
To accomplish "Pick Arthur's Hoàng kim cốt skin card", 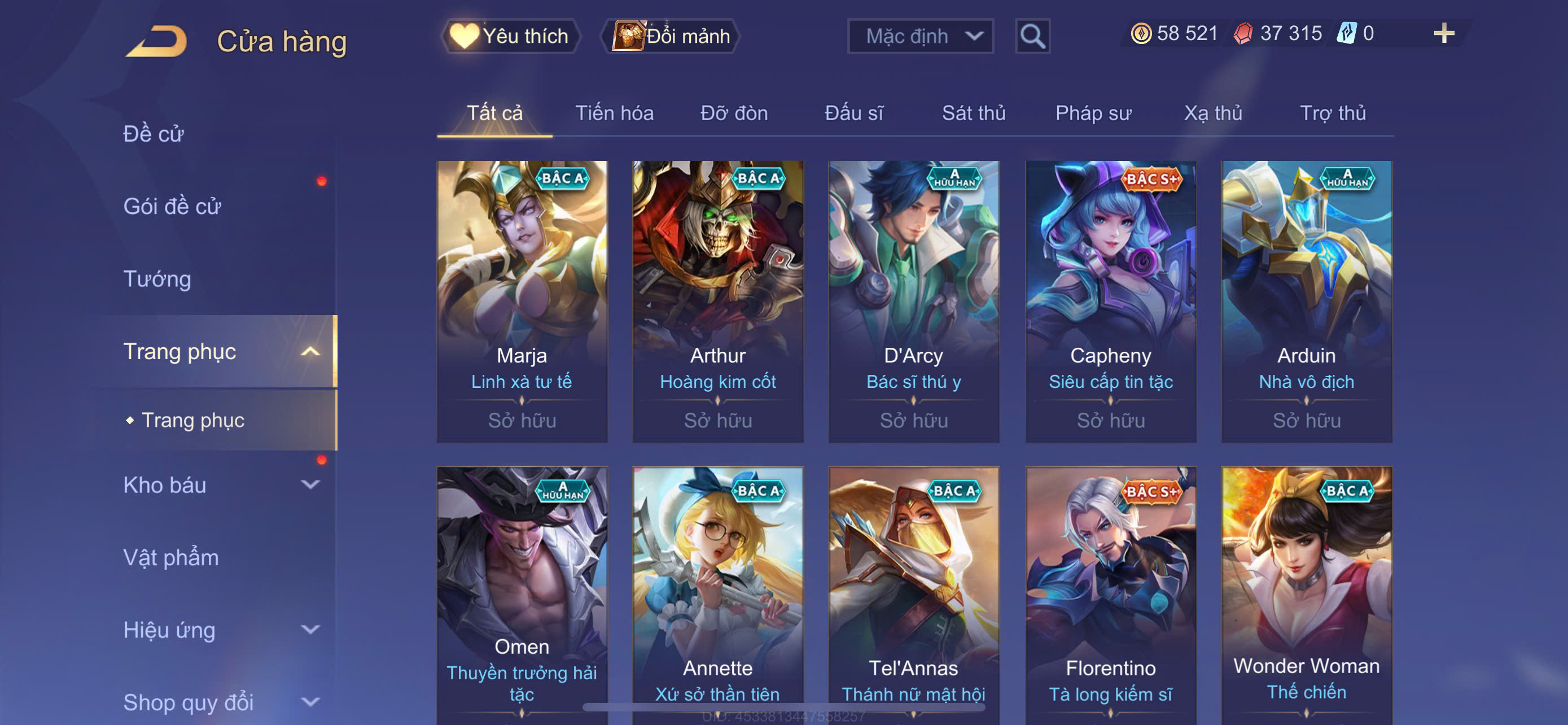I will coord(717,301).
